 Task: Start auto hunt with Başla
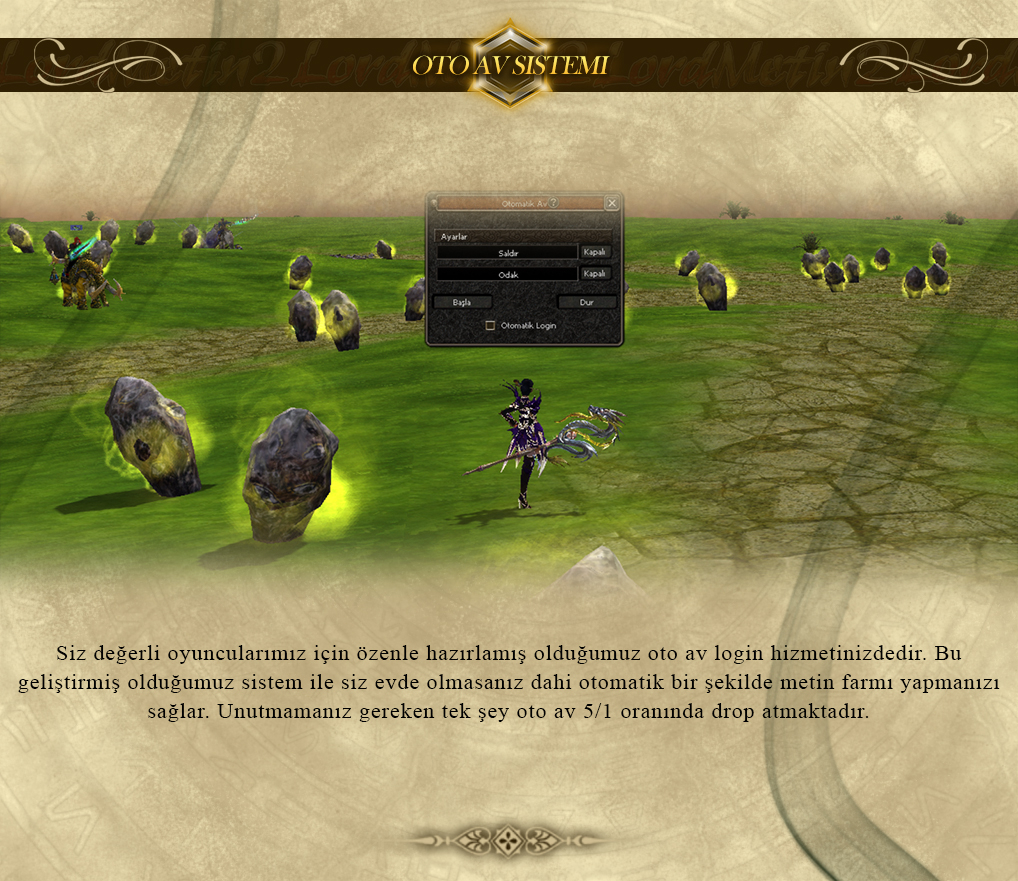click(461, 302)
